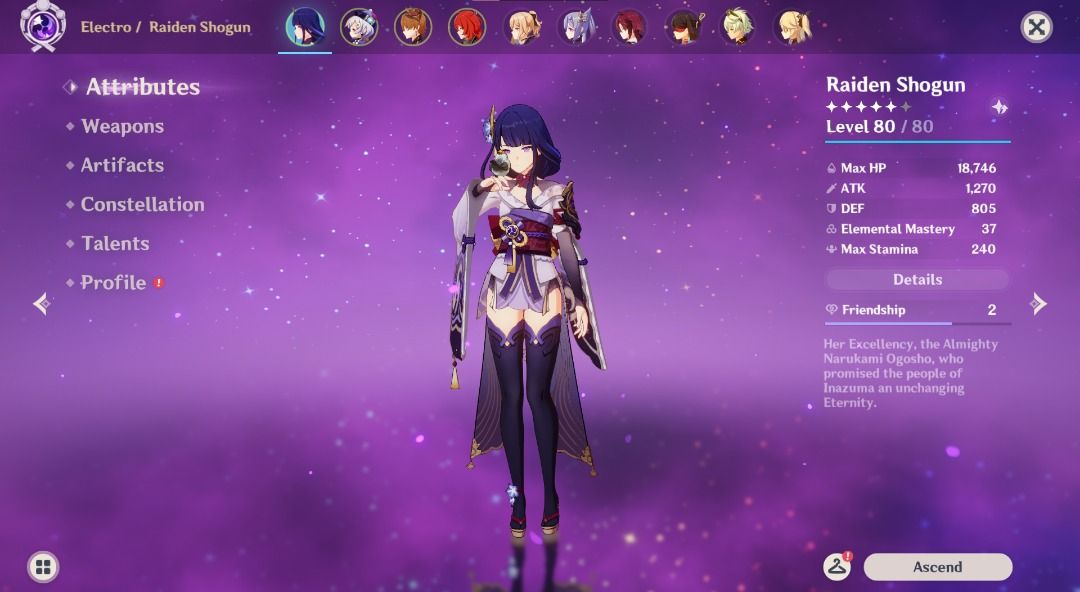Select the Talents menu entry
This screenshot has height=592, width=1080.
115,243
